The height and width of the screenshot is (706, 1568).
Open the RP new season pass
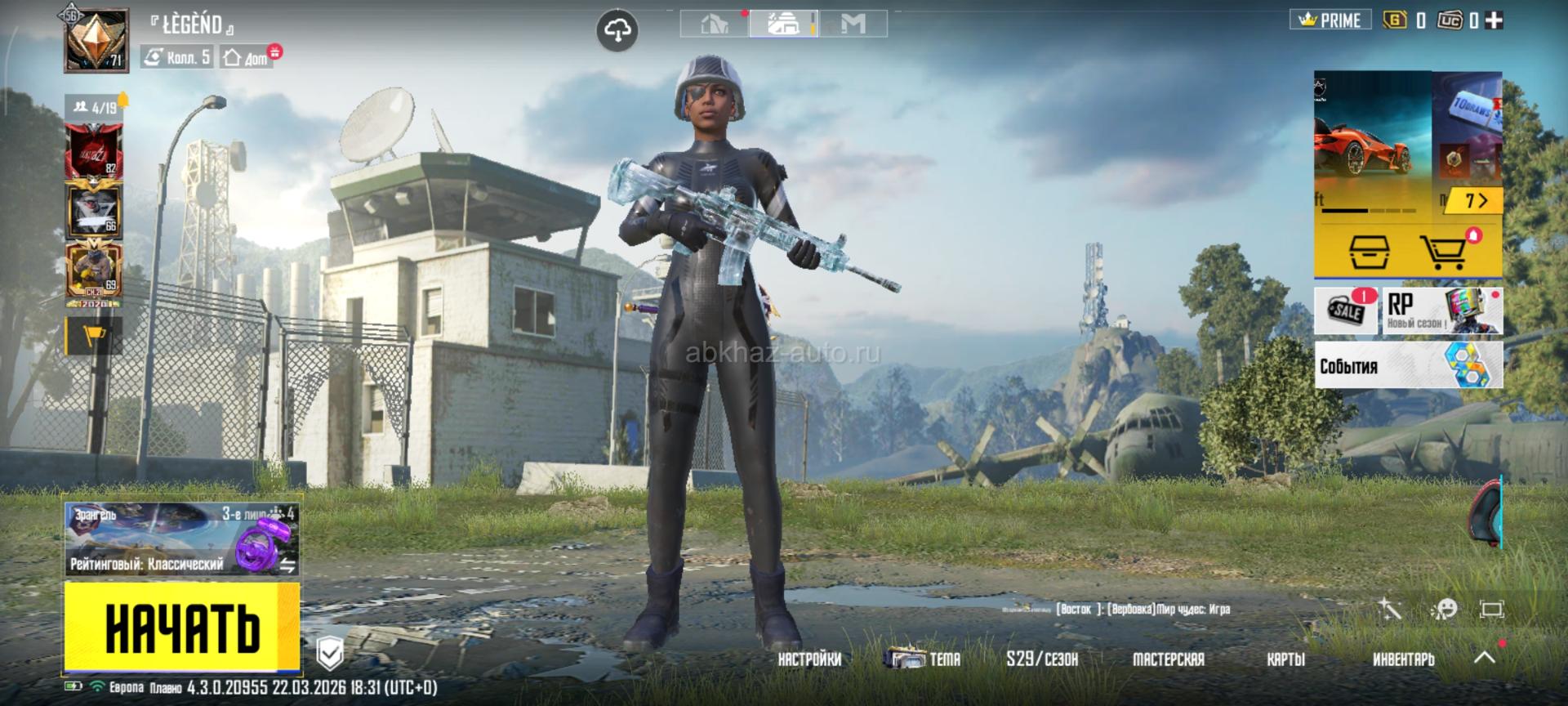(1442, 311)
